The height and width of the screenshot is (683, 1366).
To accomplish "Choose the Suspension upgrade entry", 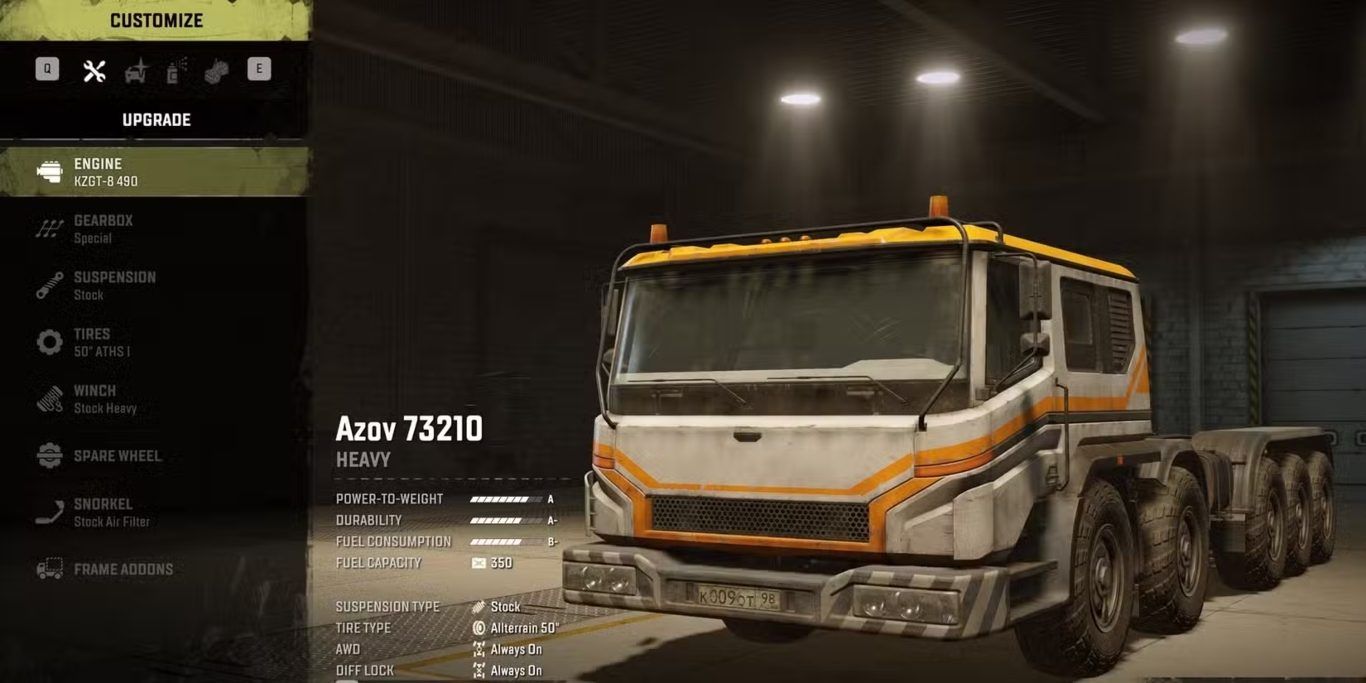I will [114, 285].
